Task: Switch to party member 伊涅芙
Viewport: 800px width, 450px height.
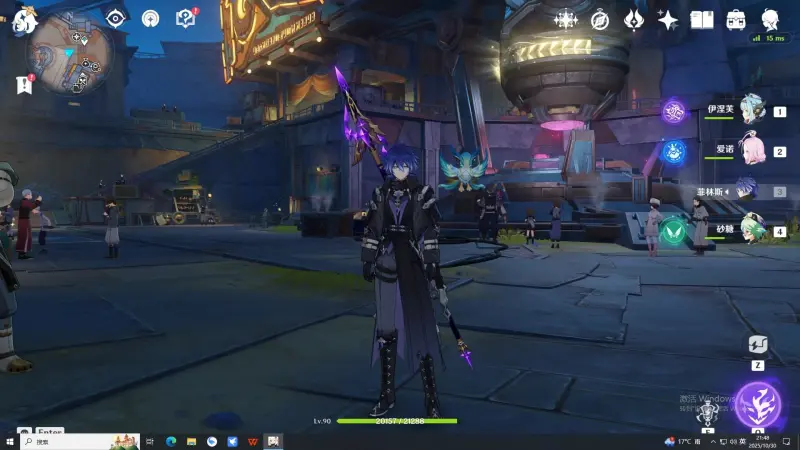Action: click(751, 112)
